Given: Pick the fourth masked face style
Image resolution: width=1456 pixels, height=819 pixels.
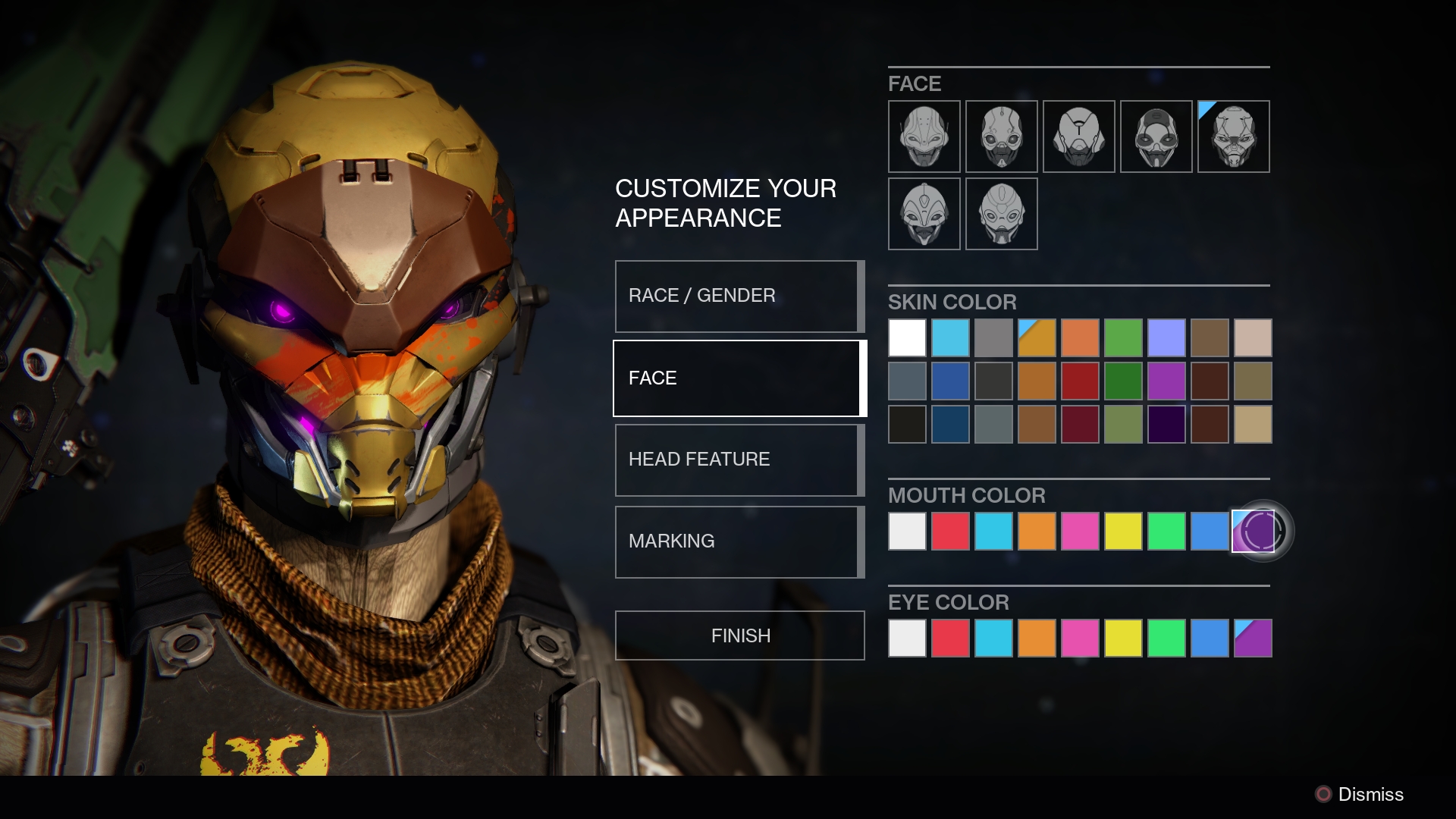Looking at the screenshot, I should (x=1156, y=136).
